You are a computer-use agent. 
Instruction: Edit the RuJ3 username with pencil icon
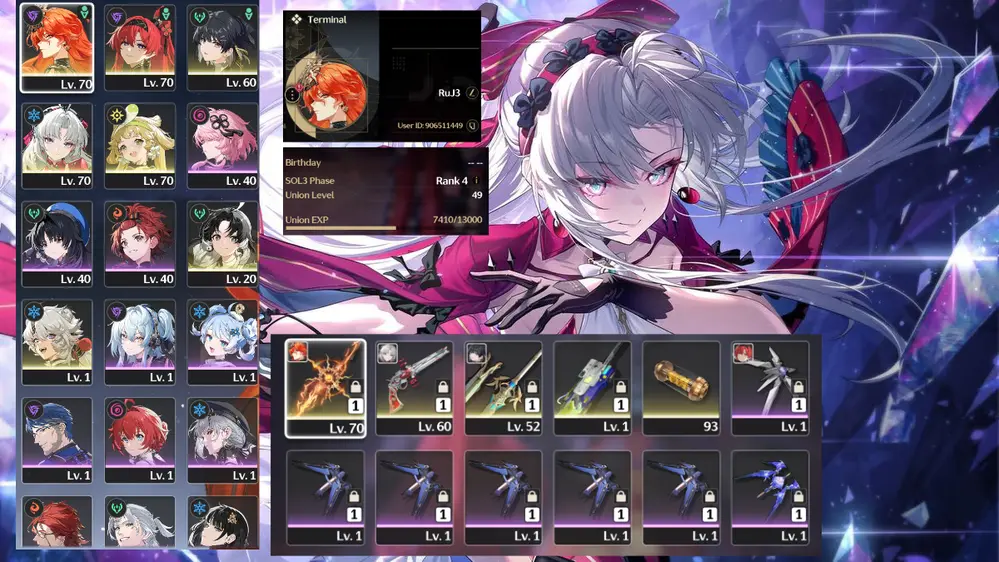click(x=471, y=93)
